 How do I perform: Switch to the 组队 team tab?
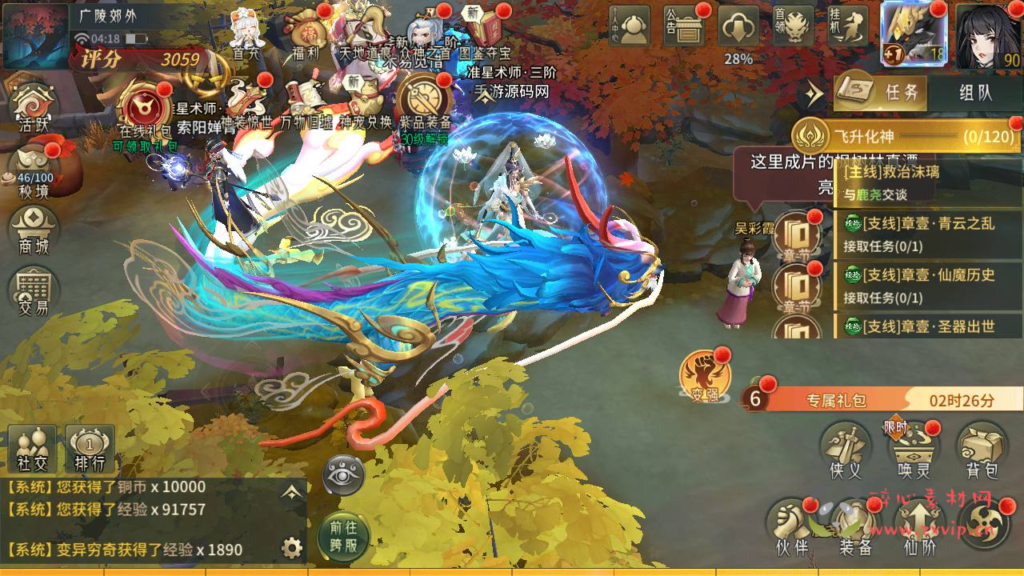975,93
